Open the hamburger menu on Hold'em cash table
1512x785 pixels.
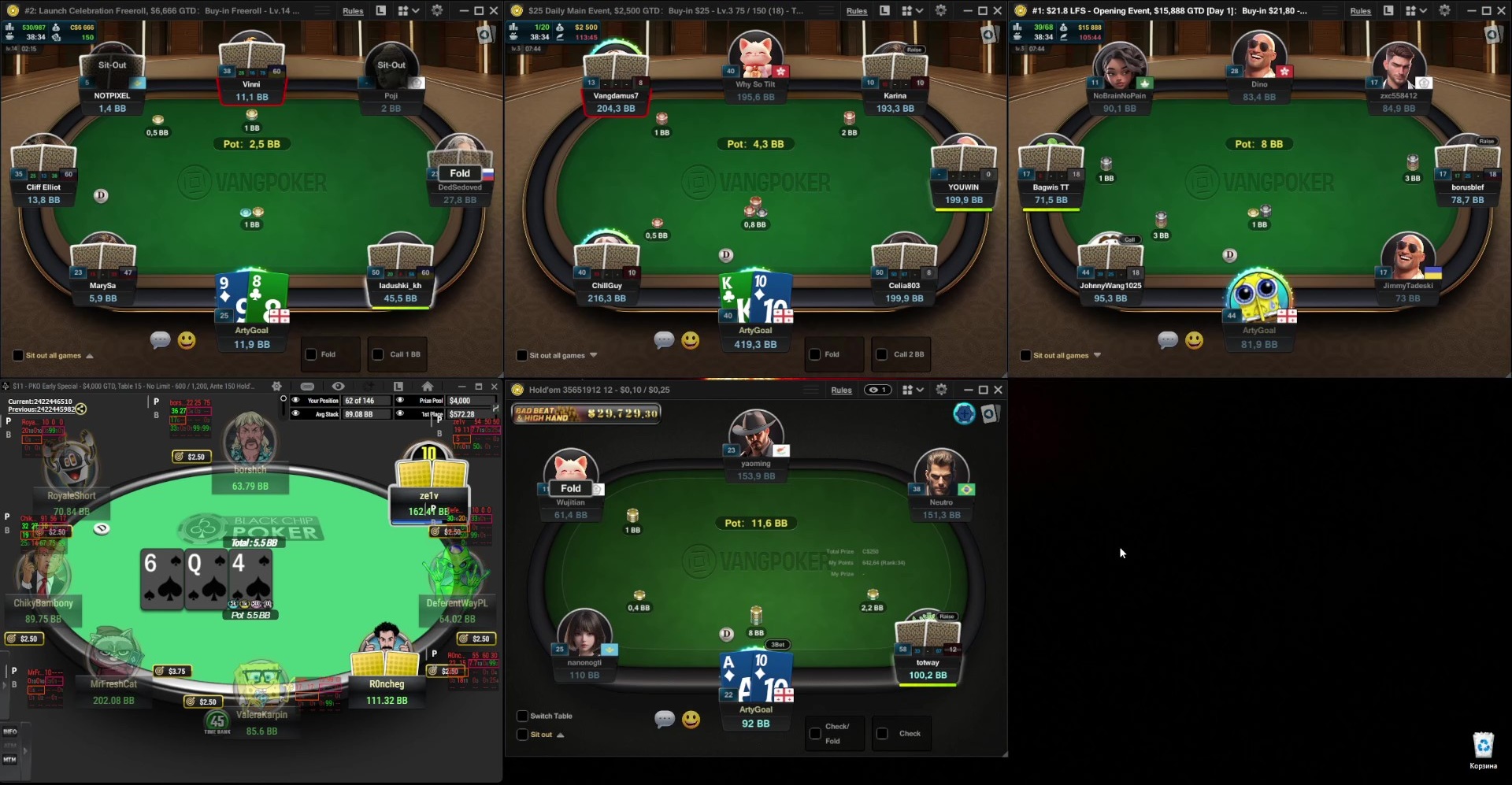tap(810, 389)
